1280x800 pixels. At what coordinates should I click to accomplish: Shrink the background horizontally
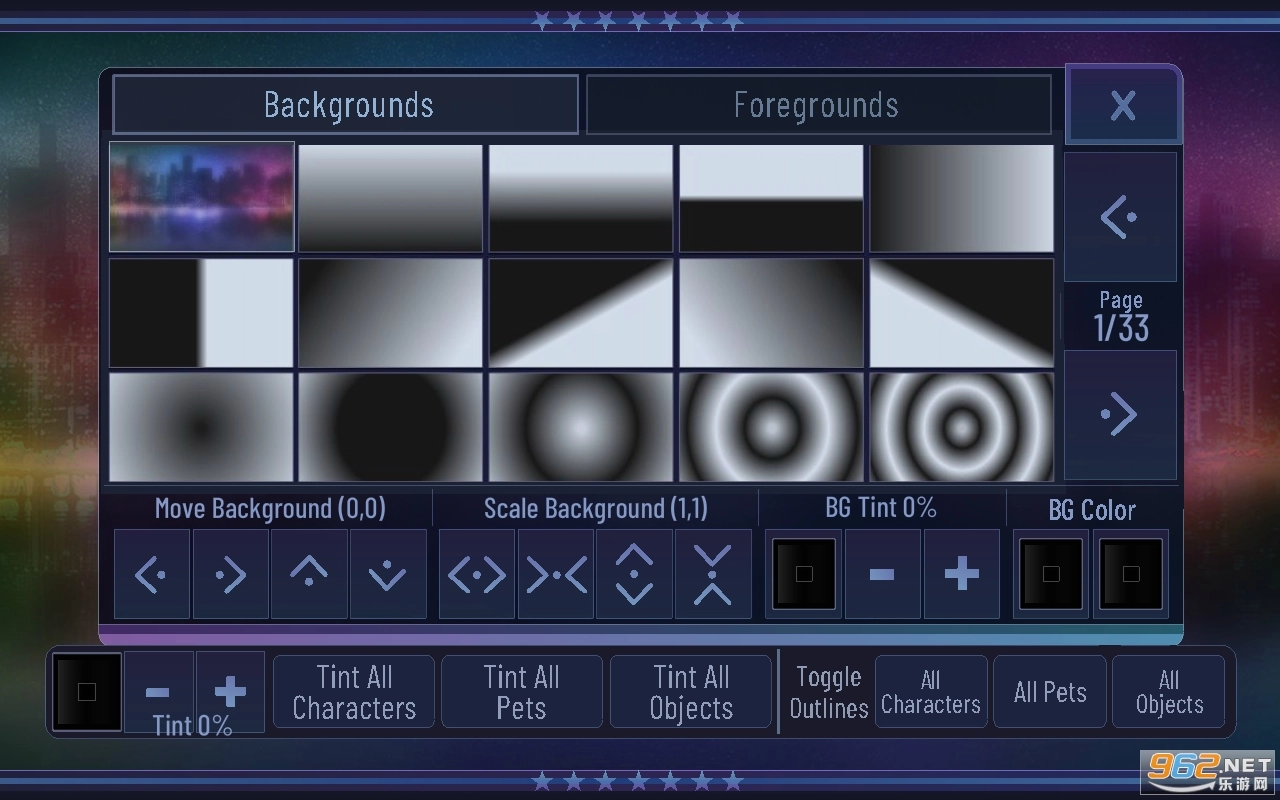pyautogui.click(x=555, y=574)
